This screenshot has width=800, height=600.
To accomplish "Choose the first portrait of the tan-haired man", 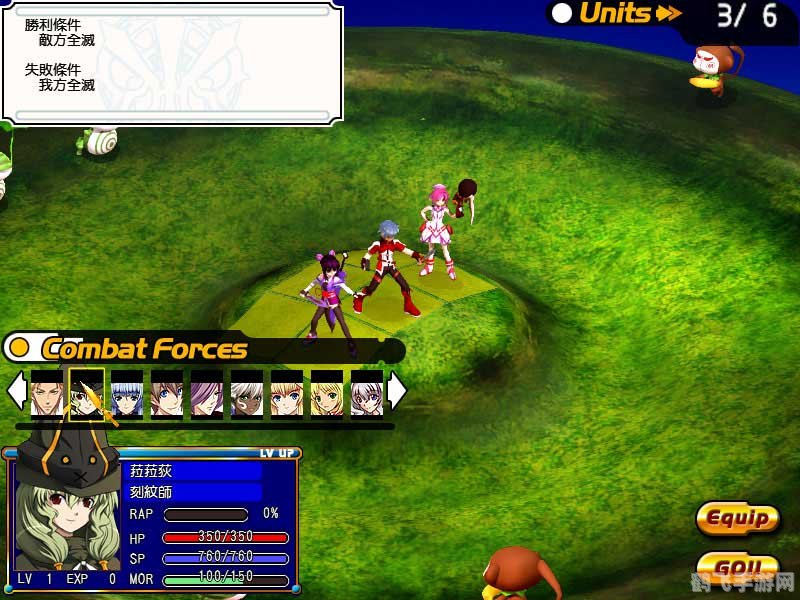I will tap(47, 392).
